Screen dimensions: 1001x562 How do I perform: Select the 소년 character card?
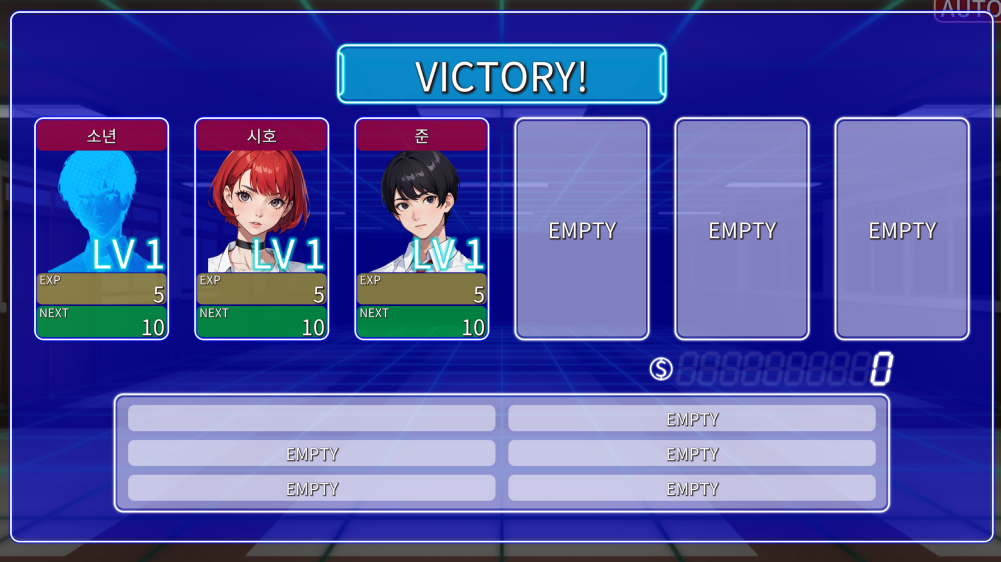coord(102,228)
